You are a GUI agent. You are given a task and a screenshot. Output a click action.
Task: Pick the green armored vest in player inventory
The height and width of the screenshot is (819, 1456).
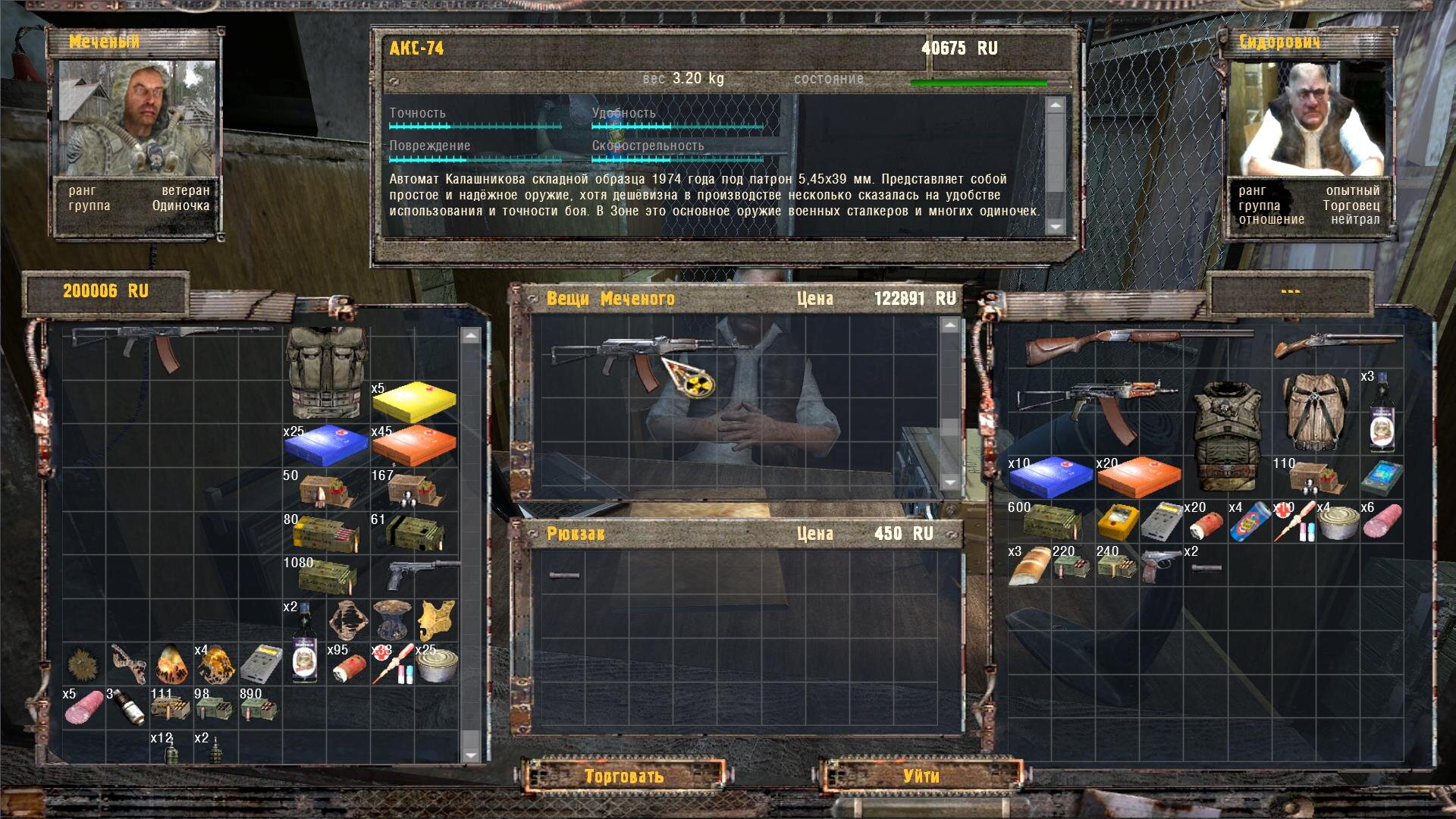point(325,372)
